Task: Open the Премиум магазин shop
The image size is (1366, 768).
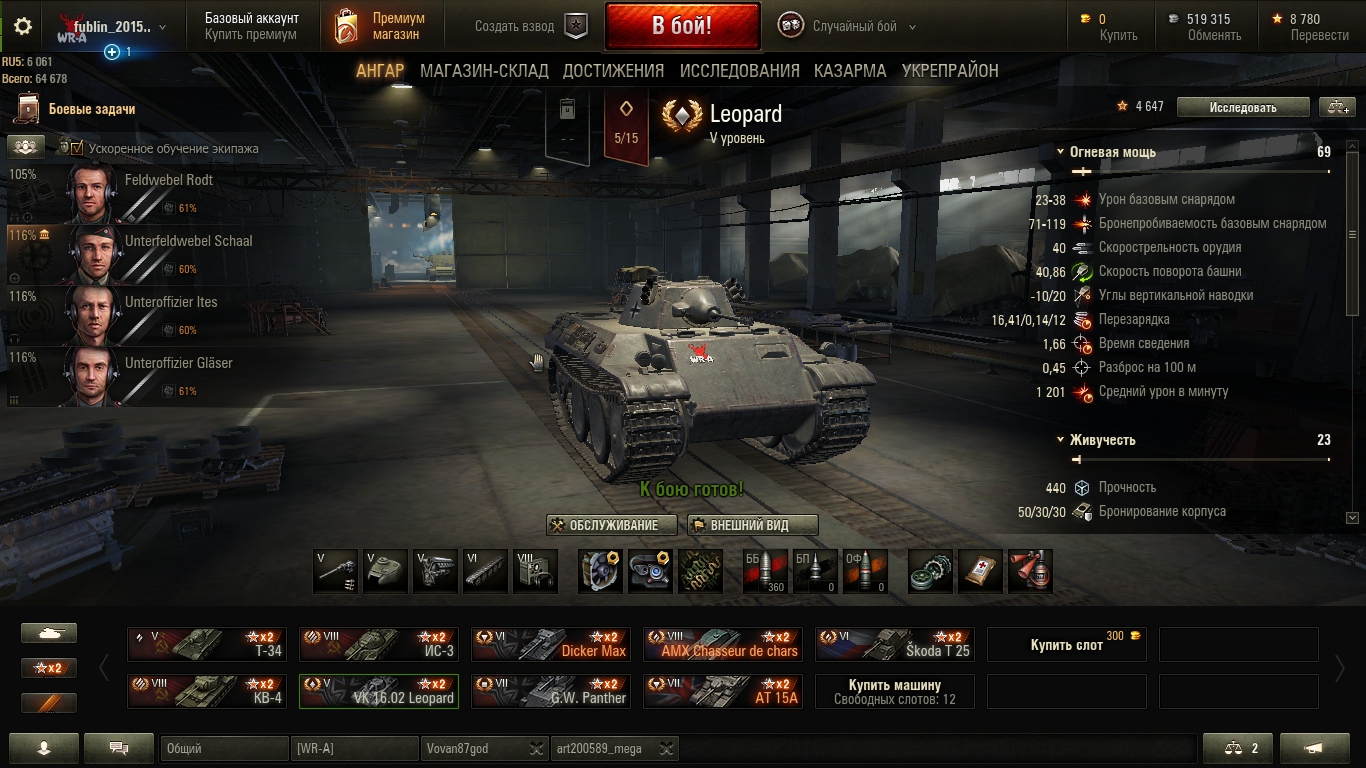Action: coord(378,26)
